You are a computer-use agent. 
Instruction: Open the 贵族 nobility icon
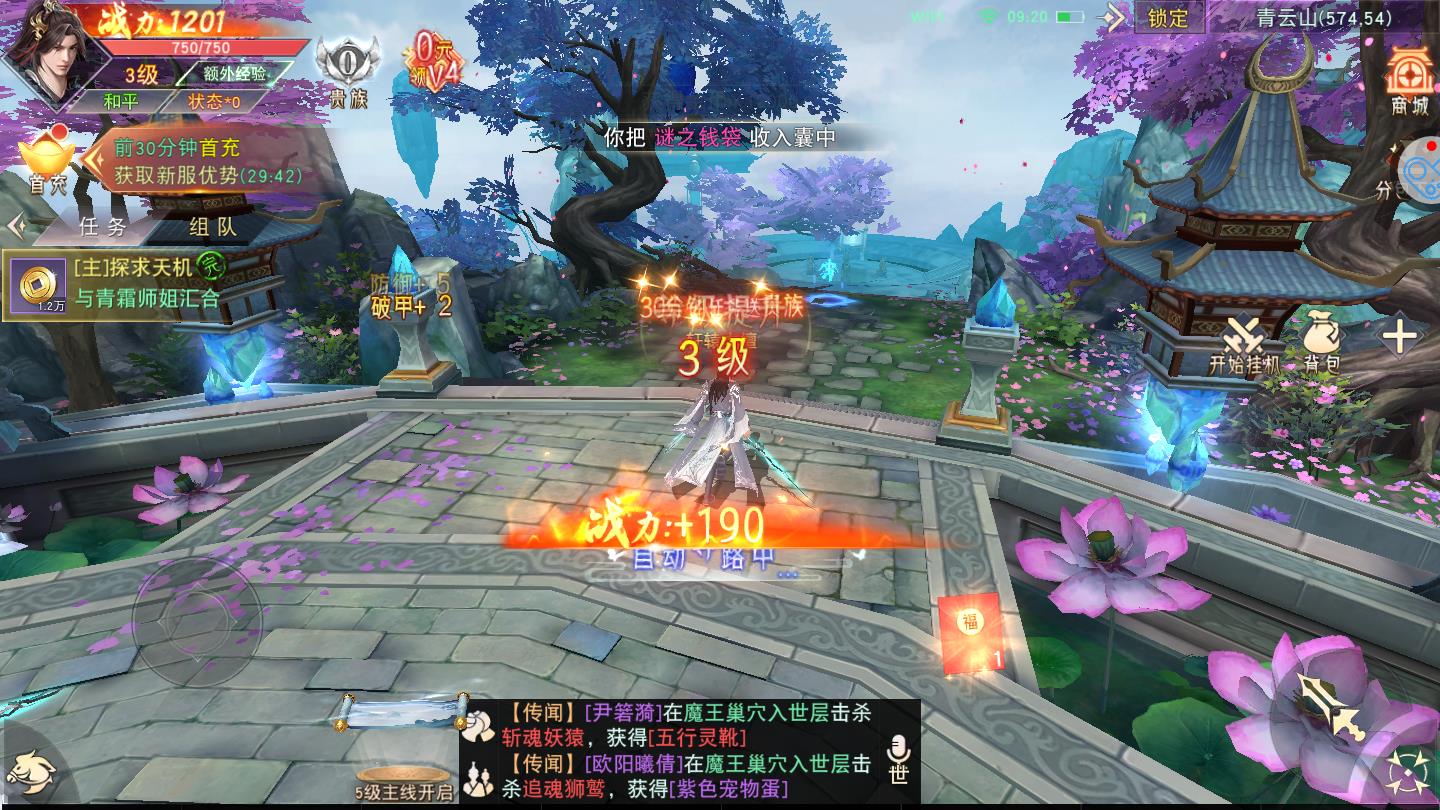coord(348,70)
